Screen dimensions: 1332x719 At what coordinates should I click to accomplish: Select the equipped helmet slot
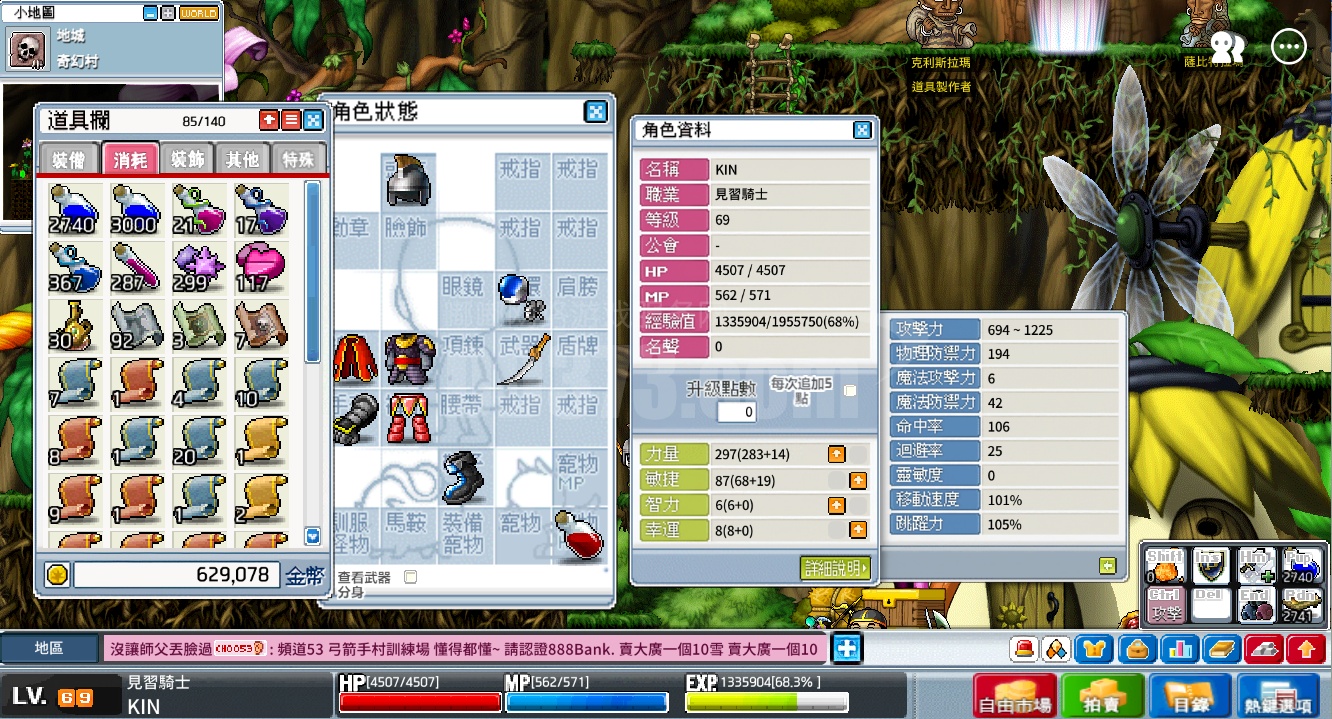click(x=408, y=180)
